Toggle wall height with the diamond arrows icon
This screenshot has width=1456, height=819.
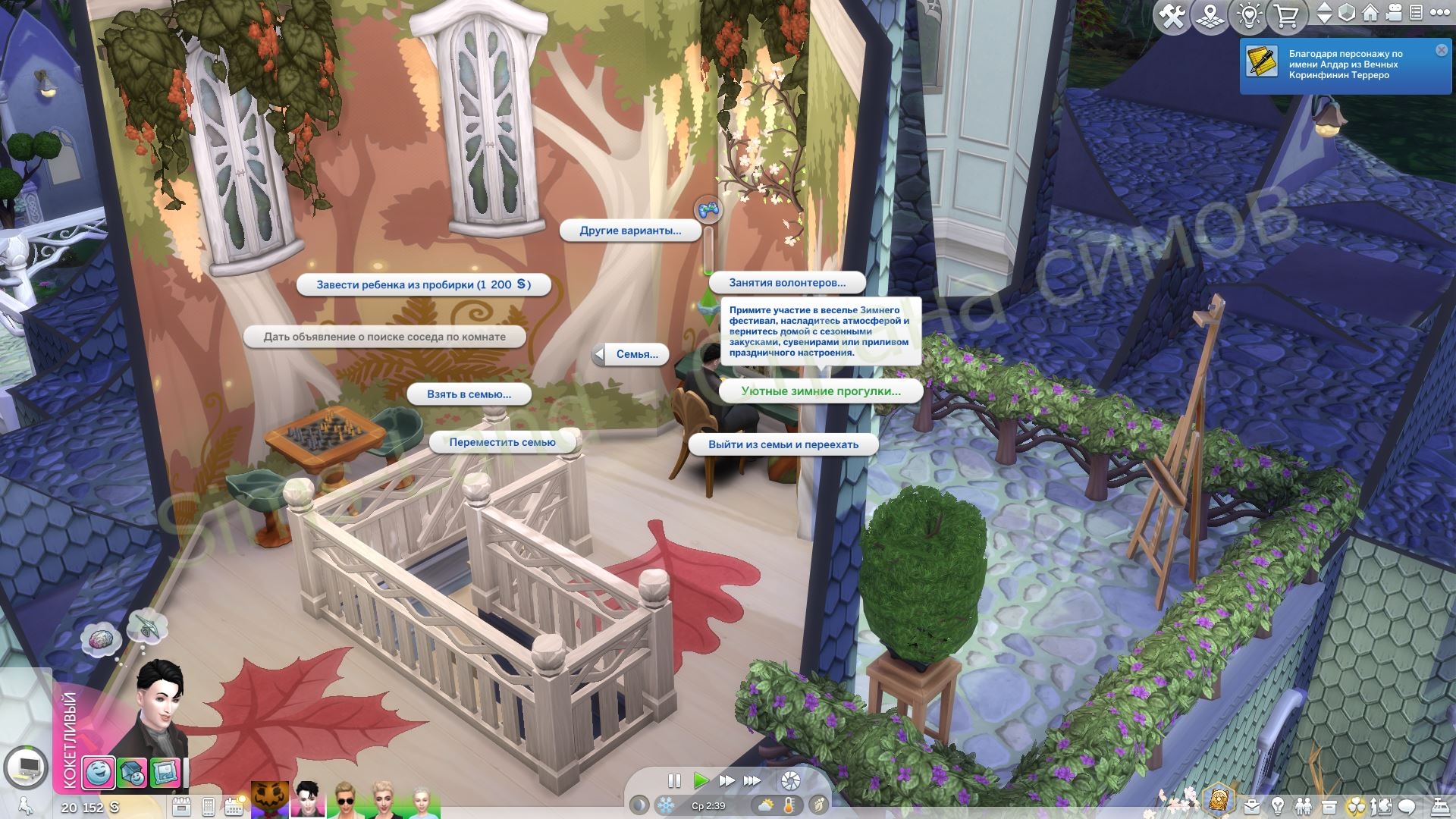[1326, 13]
